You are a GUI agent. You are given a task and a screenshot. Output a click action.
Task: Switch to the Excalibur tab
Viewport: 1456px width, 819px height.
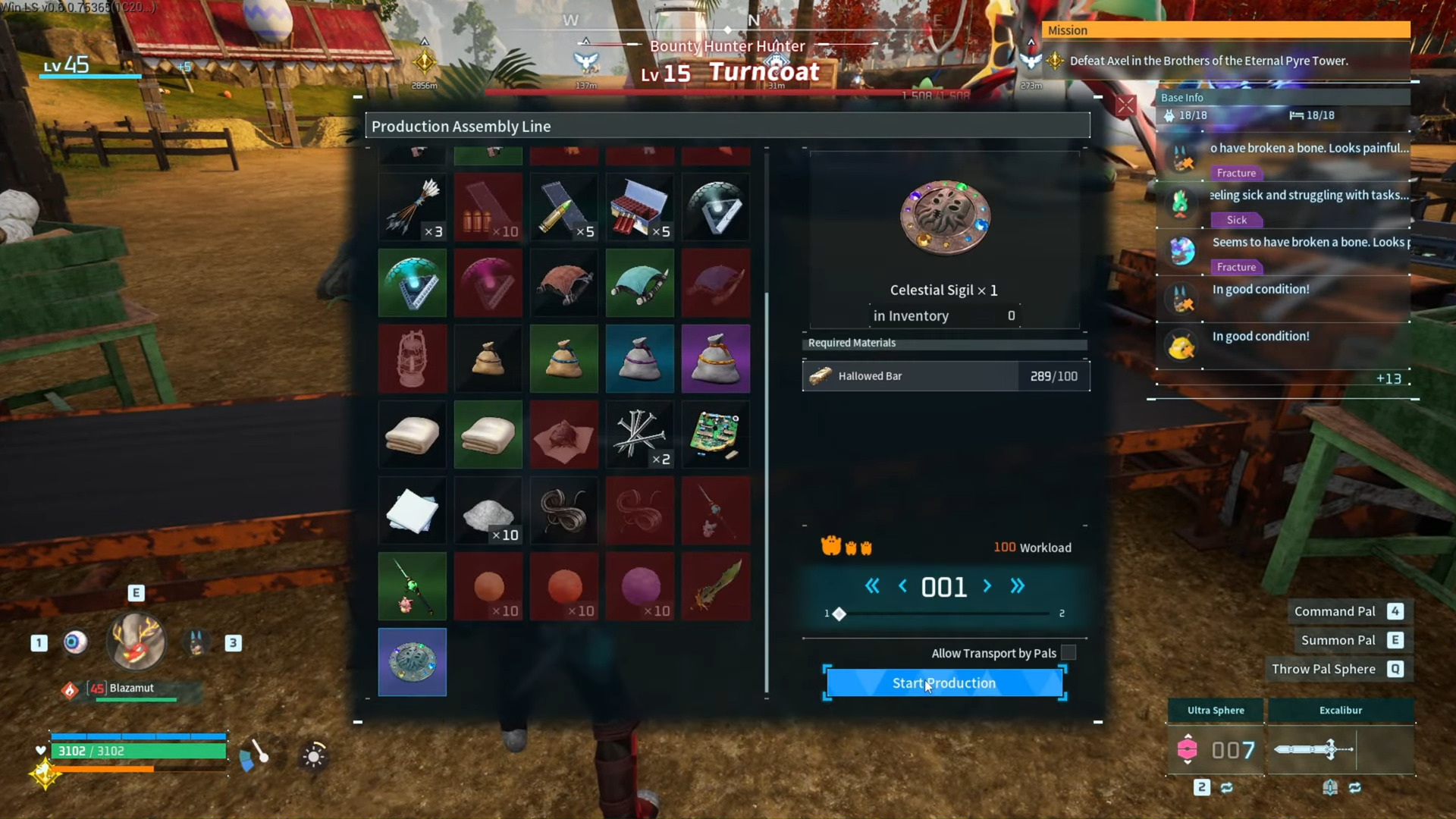point(1341,711)
